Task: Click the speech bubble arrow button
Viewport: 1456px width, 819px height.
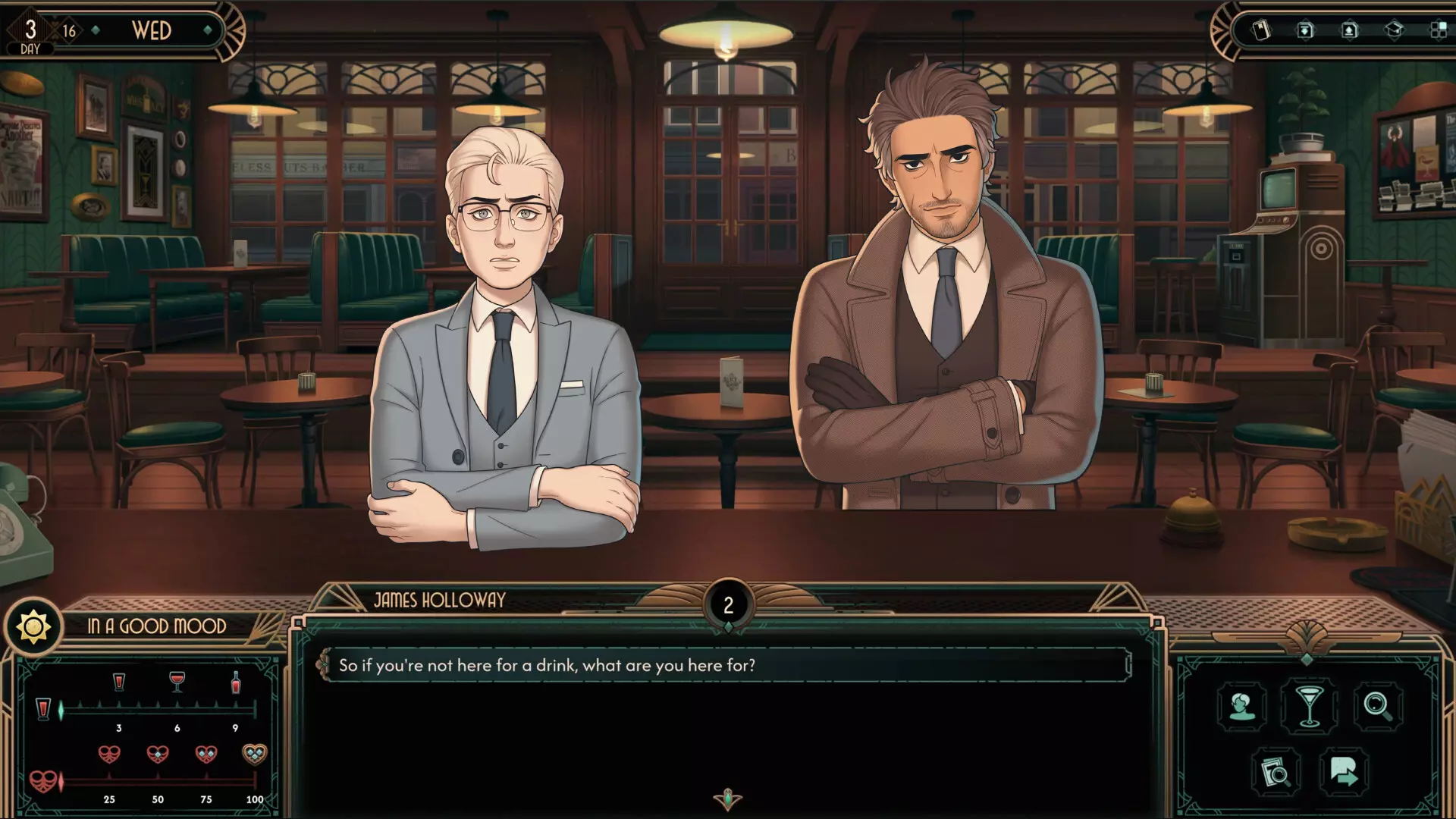Action: [1344, 773]
